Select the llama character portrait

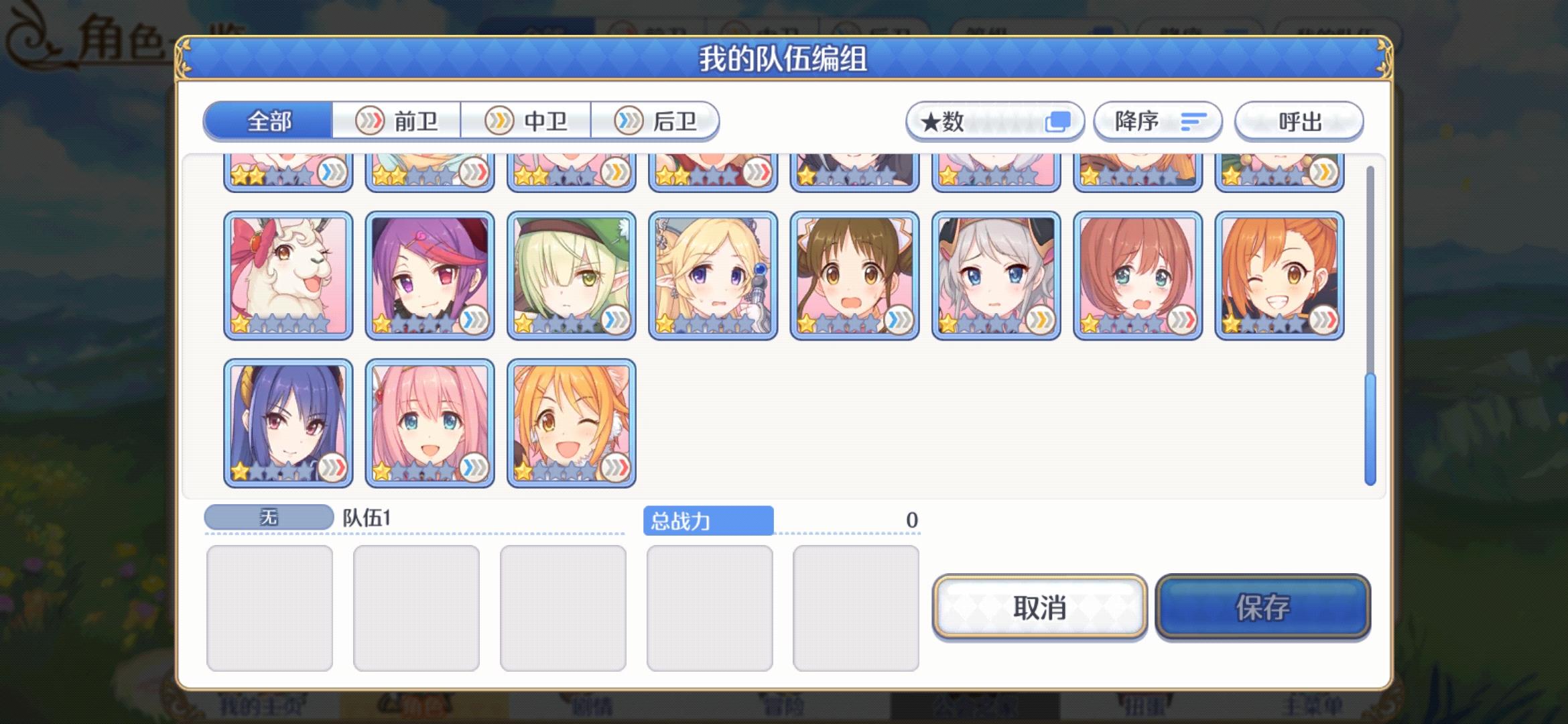[288, 275]
